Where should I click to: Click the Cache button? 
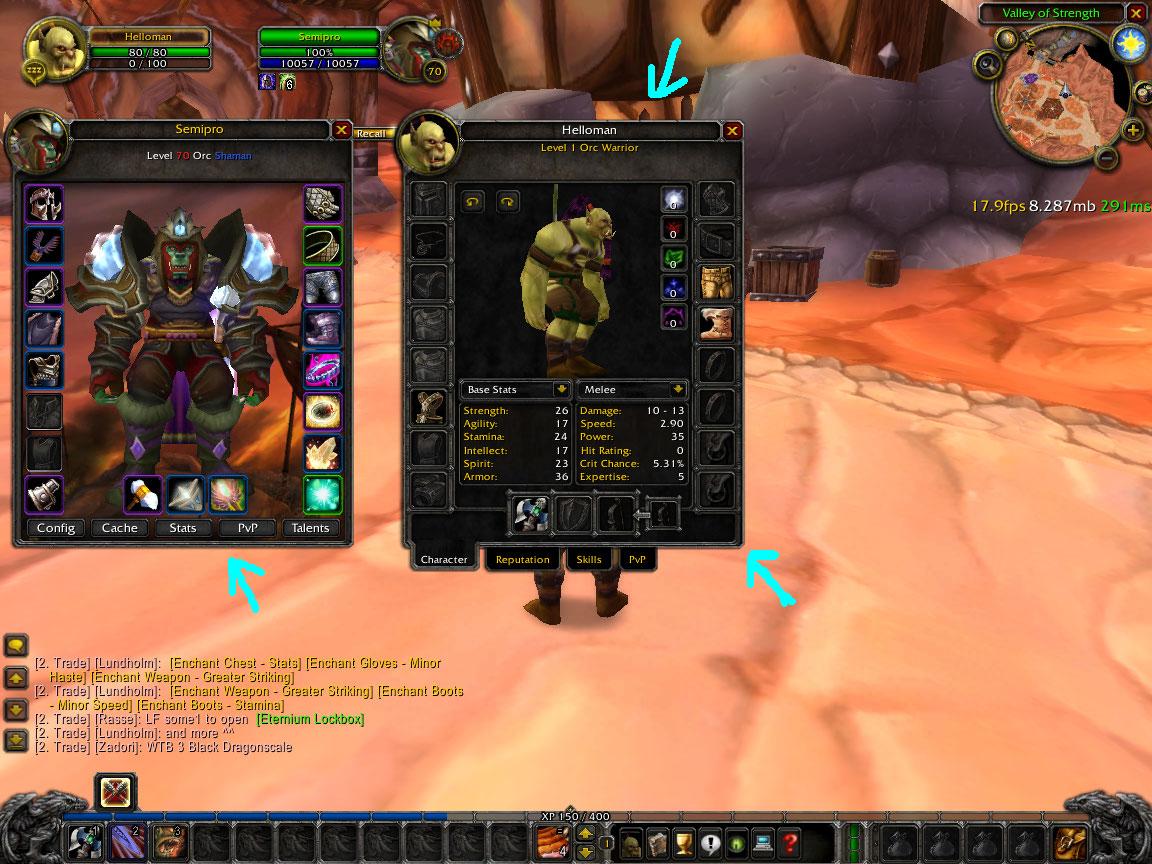coord(120,528)
